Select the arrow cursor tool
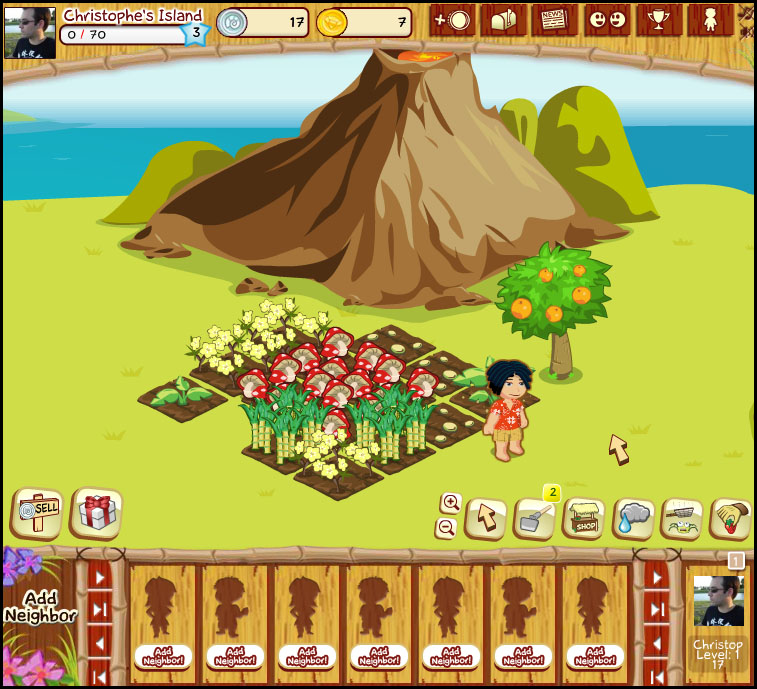The width and height of the screenshot is (757, 689). (487, 518)
